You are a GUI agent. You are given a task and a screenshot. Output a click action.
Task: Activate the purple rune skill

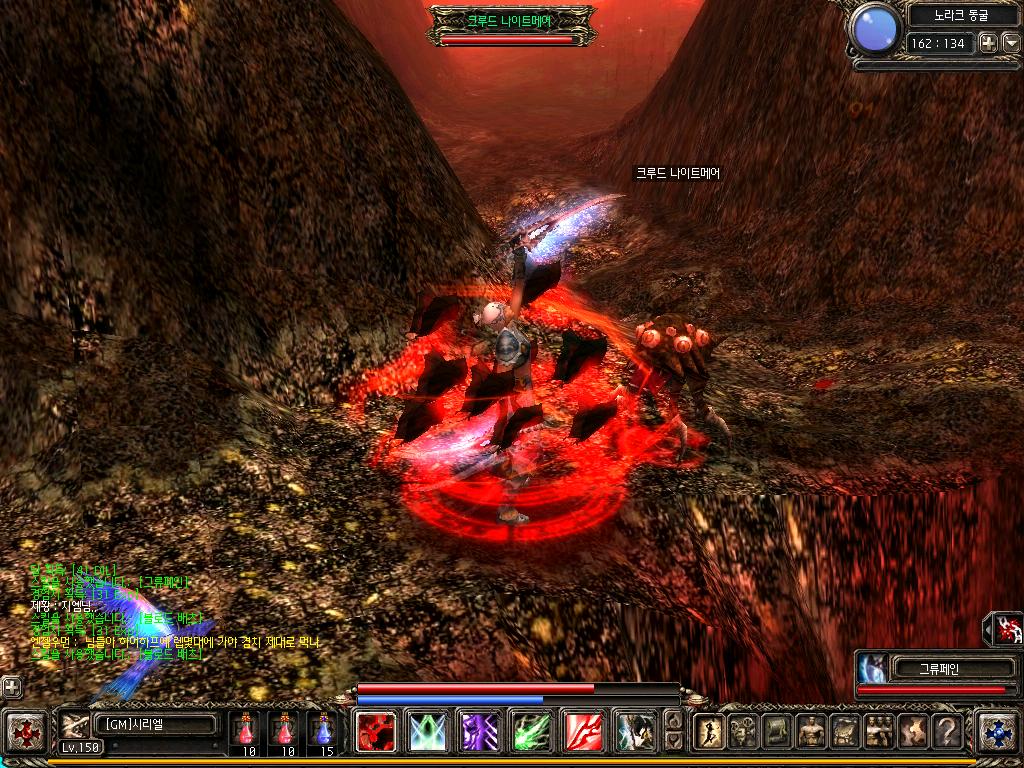[x=479, y=731]
